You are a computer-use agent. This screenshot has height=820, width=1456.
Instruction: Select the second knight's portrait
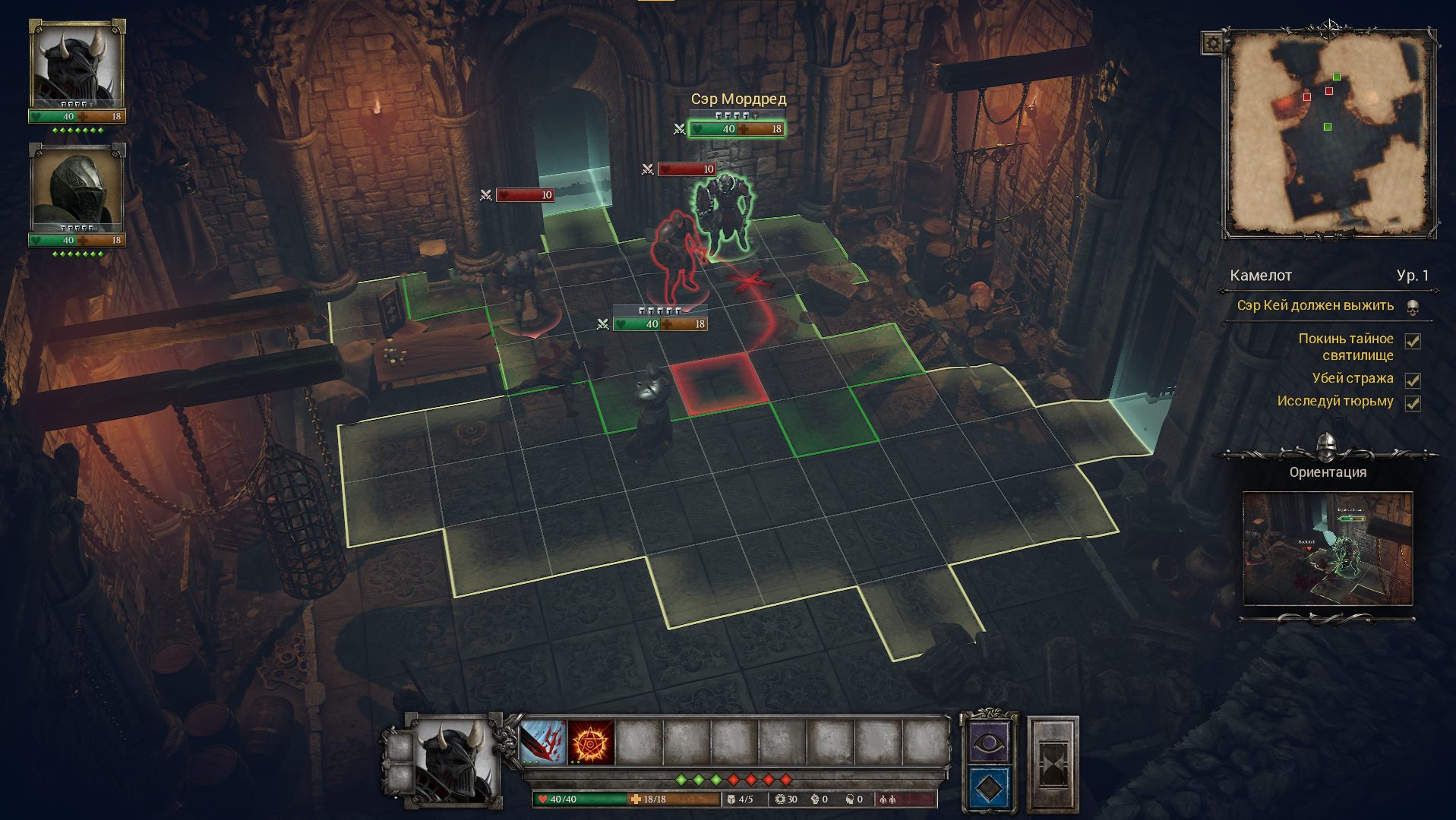pyautogui.click(x=77, y=188)
